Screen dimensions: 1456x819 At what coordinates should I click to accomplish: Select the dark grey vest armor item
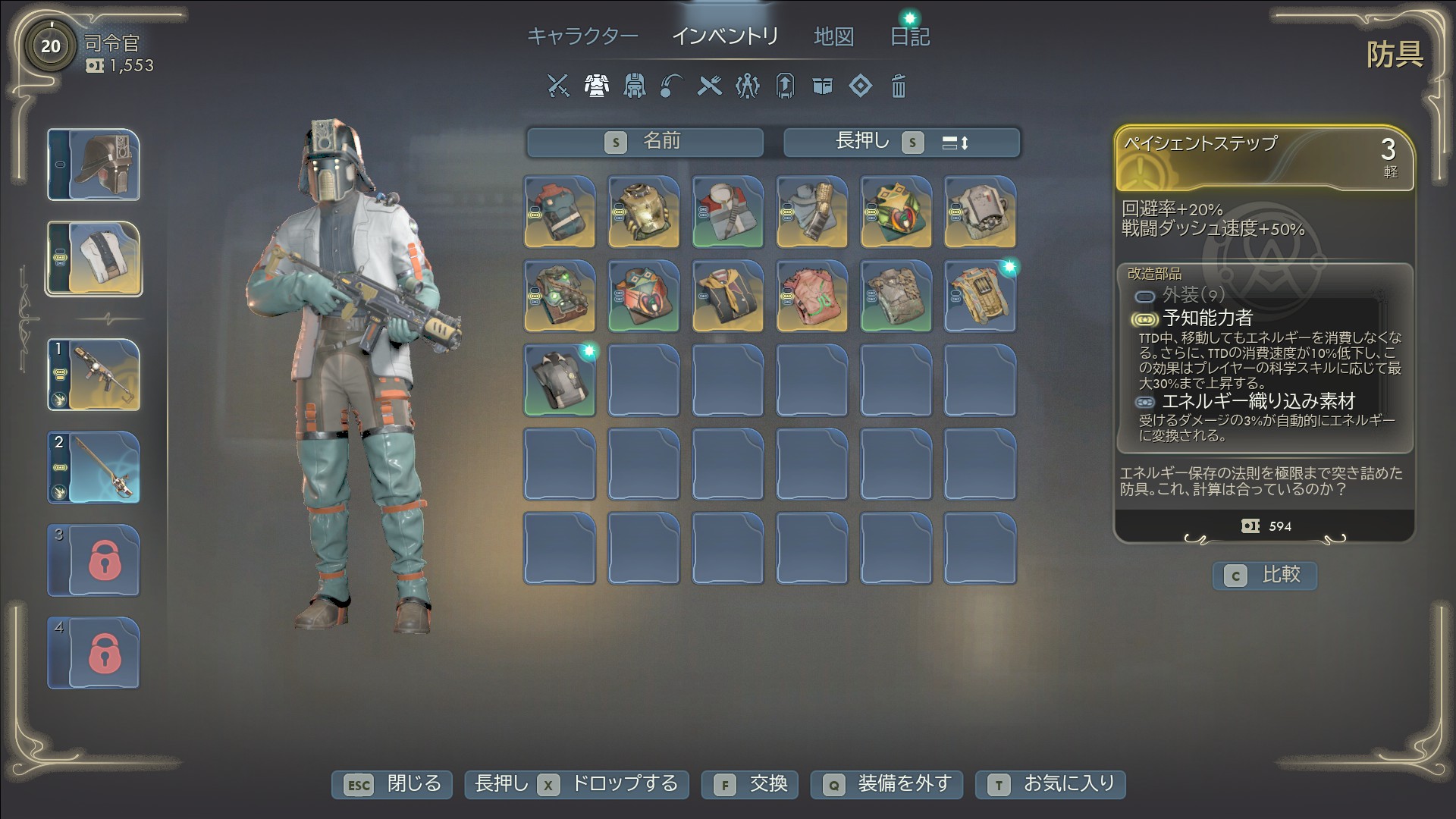point(560,381)
